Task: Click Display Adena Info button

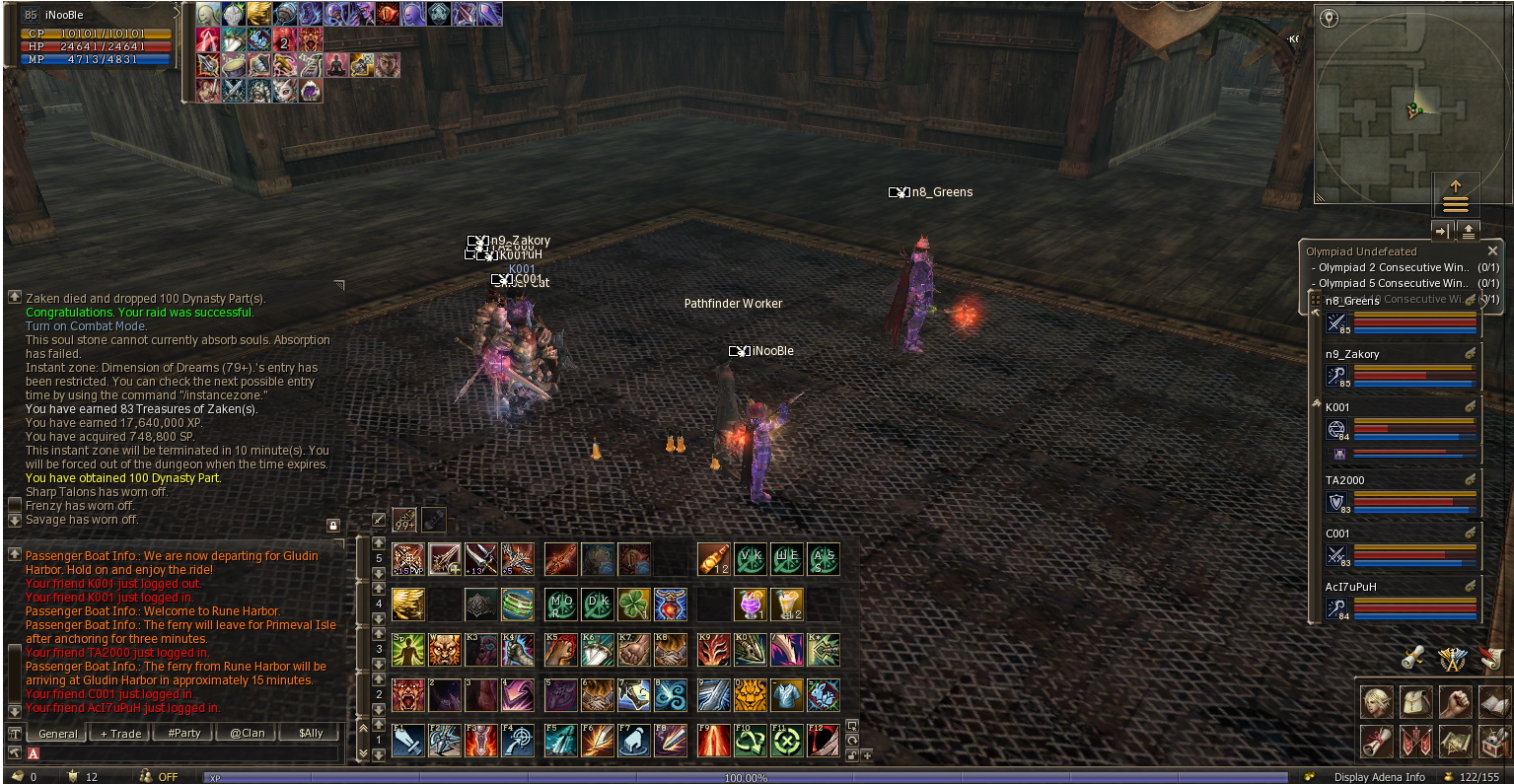Action: pyautogui.click(x=1379, y=777)
